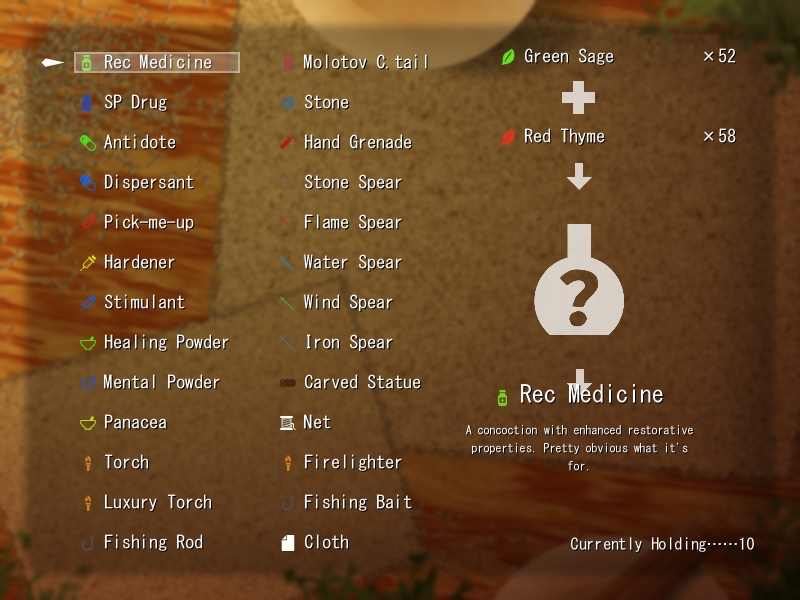This screenshot has height=600, width=800.
Task: Select the Panacea entry
Action: [x=135, y=422]
